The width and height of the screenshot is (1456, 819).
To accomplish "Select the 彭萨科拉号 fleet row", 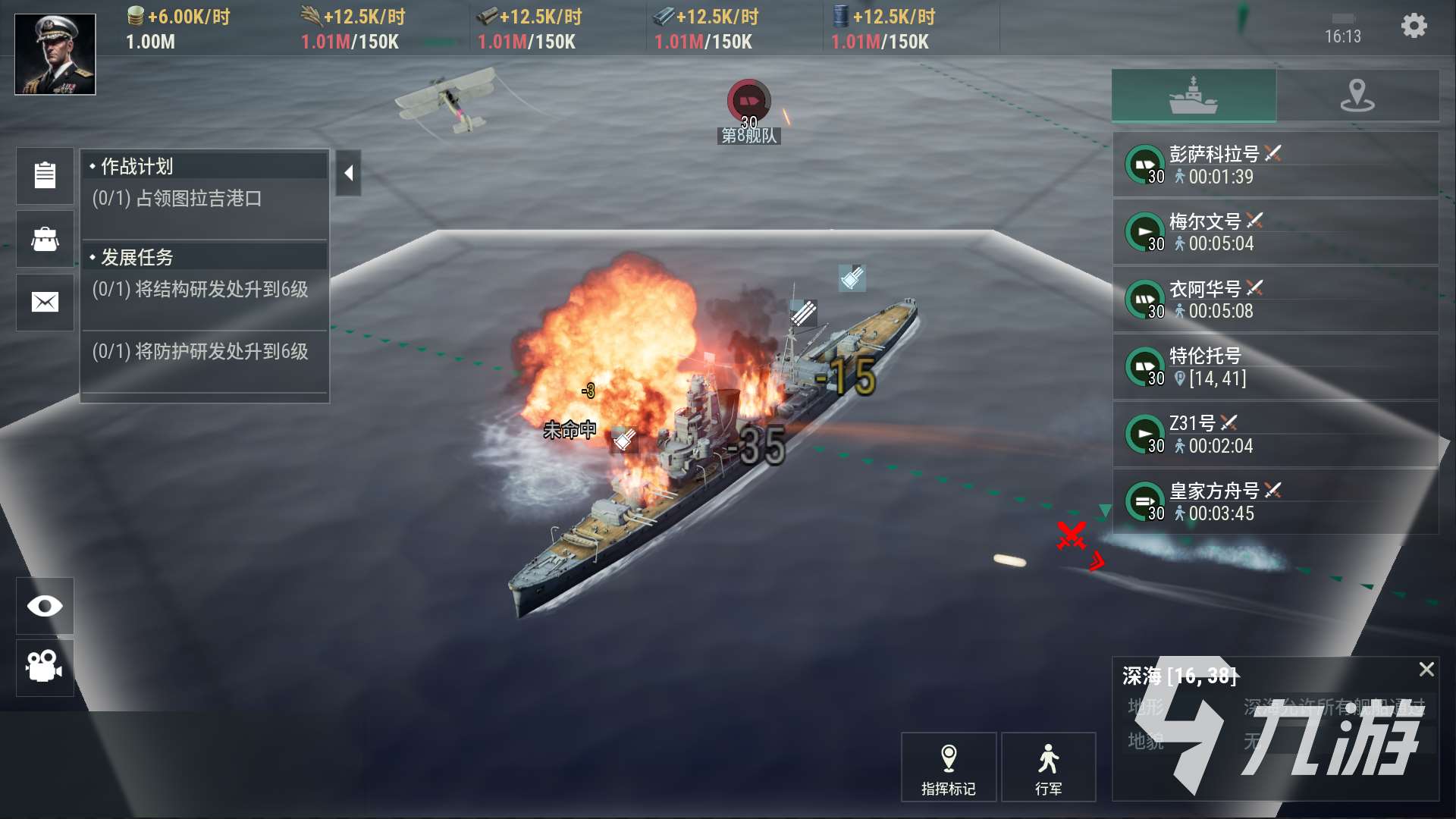I will (1276, 165).
